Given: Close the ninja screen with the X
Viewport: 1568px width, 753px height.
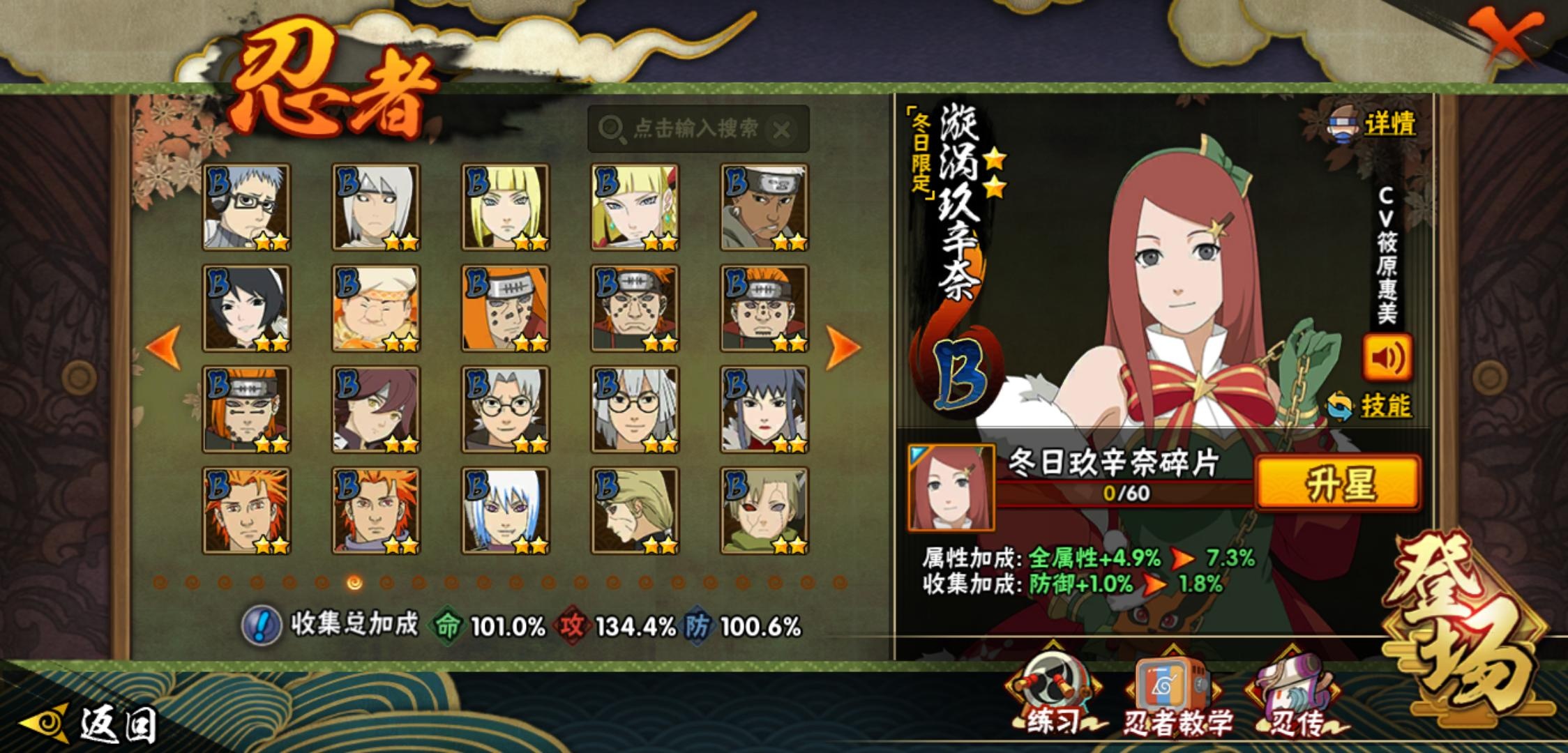Looking at the screenshot, I should tap(1508, 38).
